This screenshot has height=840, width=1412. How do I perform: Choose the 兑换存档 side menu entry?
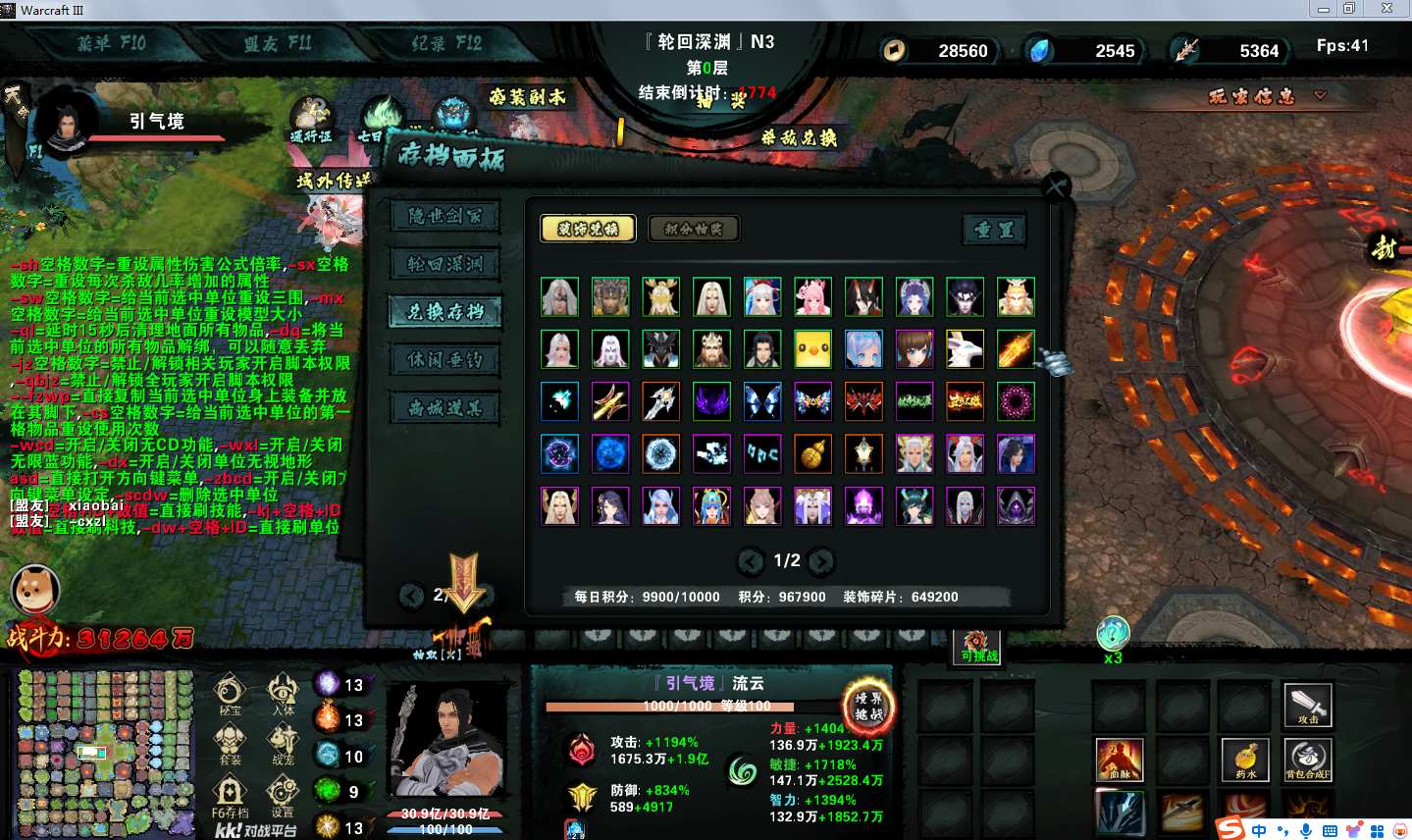[445, 312]
